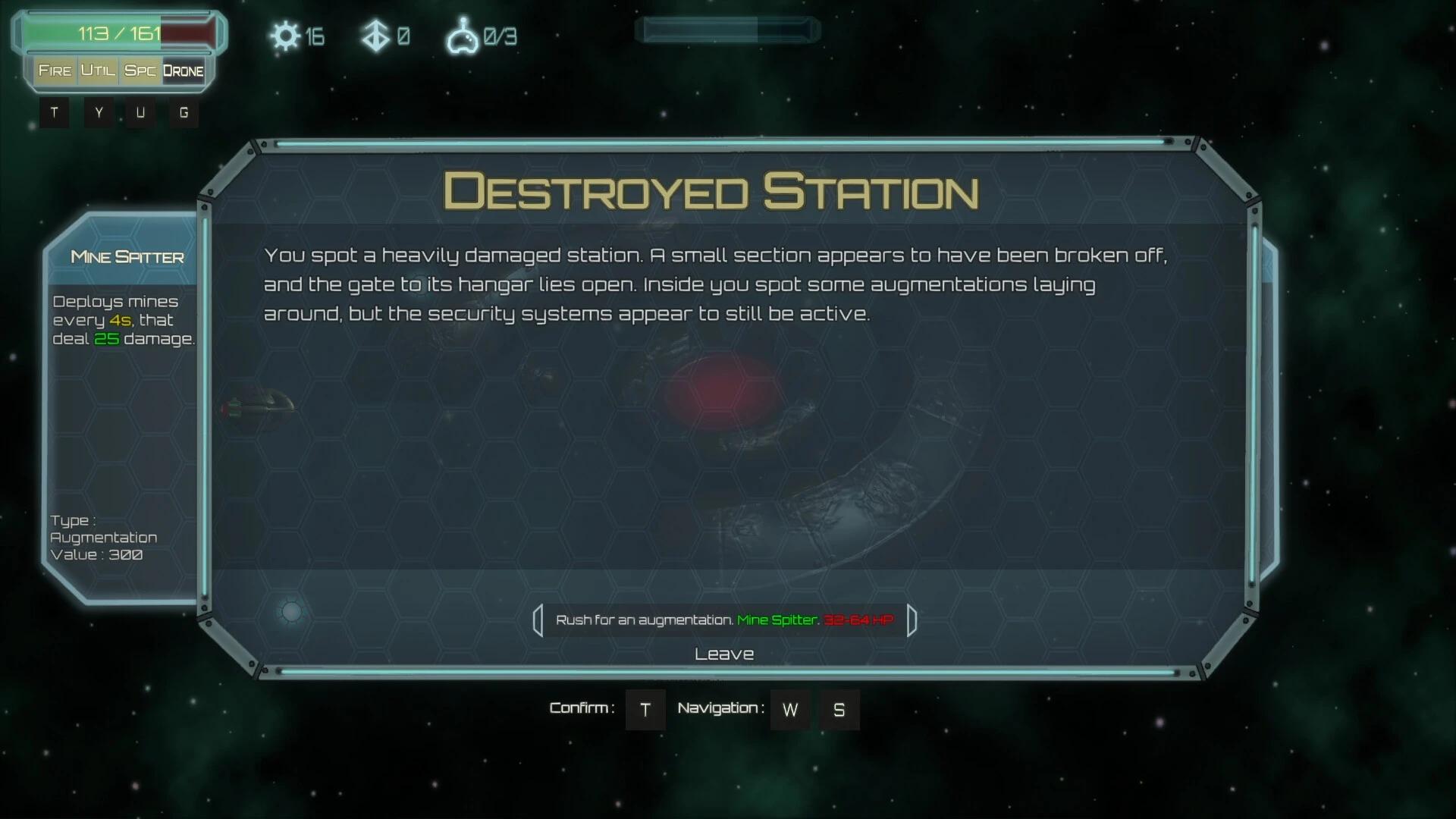This screenshot has height=819, width=1456.
Task: Toggle the Fire weapon group
Action: pos(56,71)
